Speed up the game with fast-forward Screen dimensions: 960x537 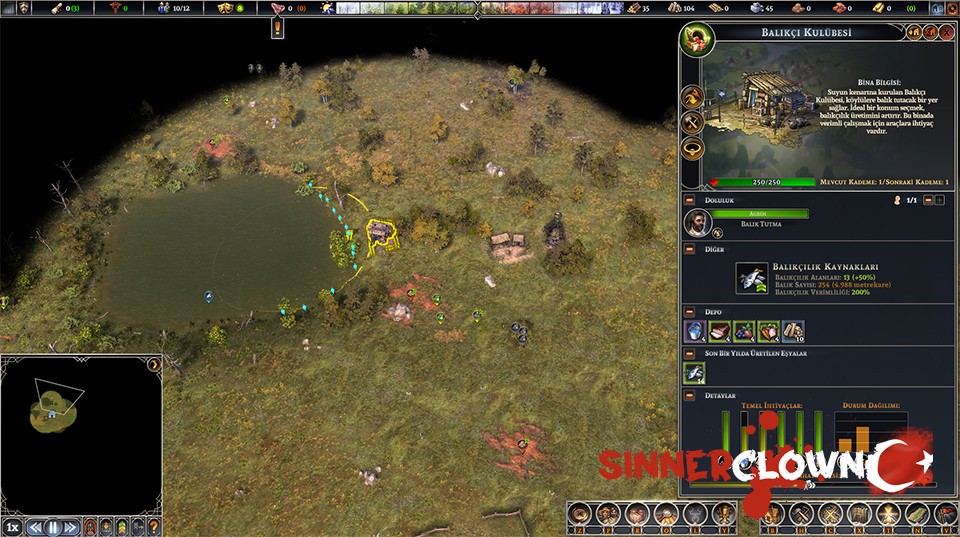[72, 526]
